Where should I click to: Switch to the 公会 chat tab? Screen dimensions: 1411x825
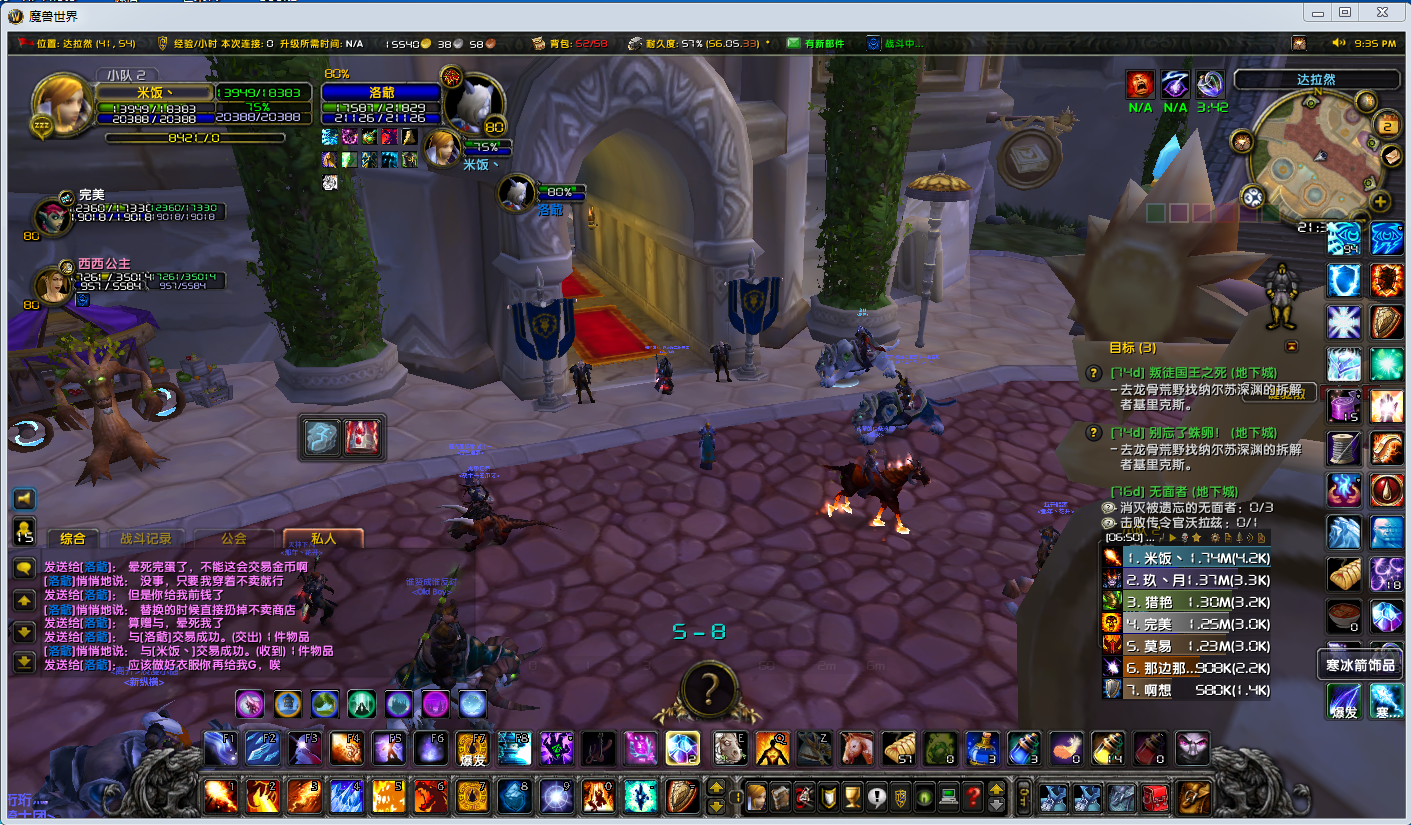pyautogui.click(x=233, y=537)
